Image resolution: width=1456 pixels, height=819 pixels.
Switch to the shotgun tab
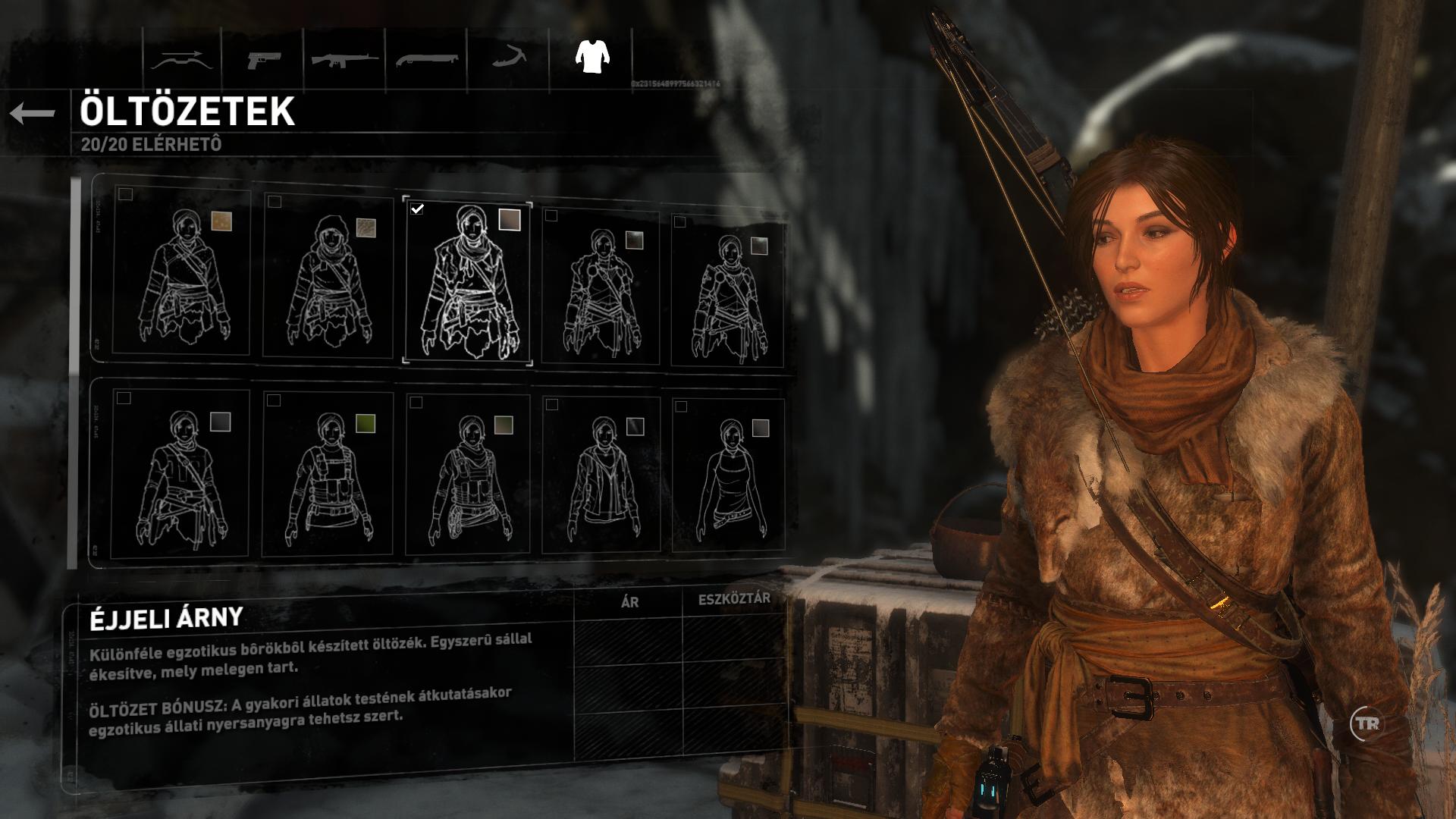click(x=427, y=59)
